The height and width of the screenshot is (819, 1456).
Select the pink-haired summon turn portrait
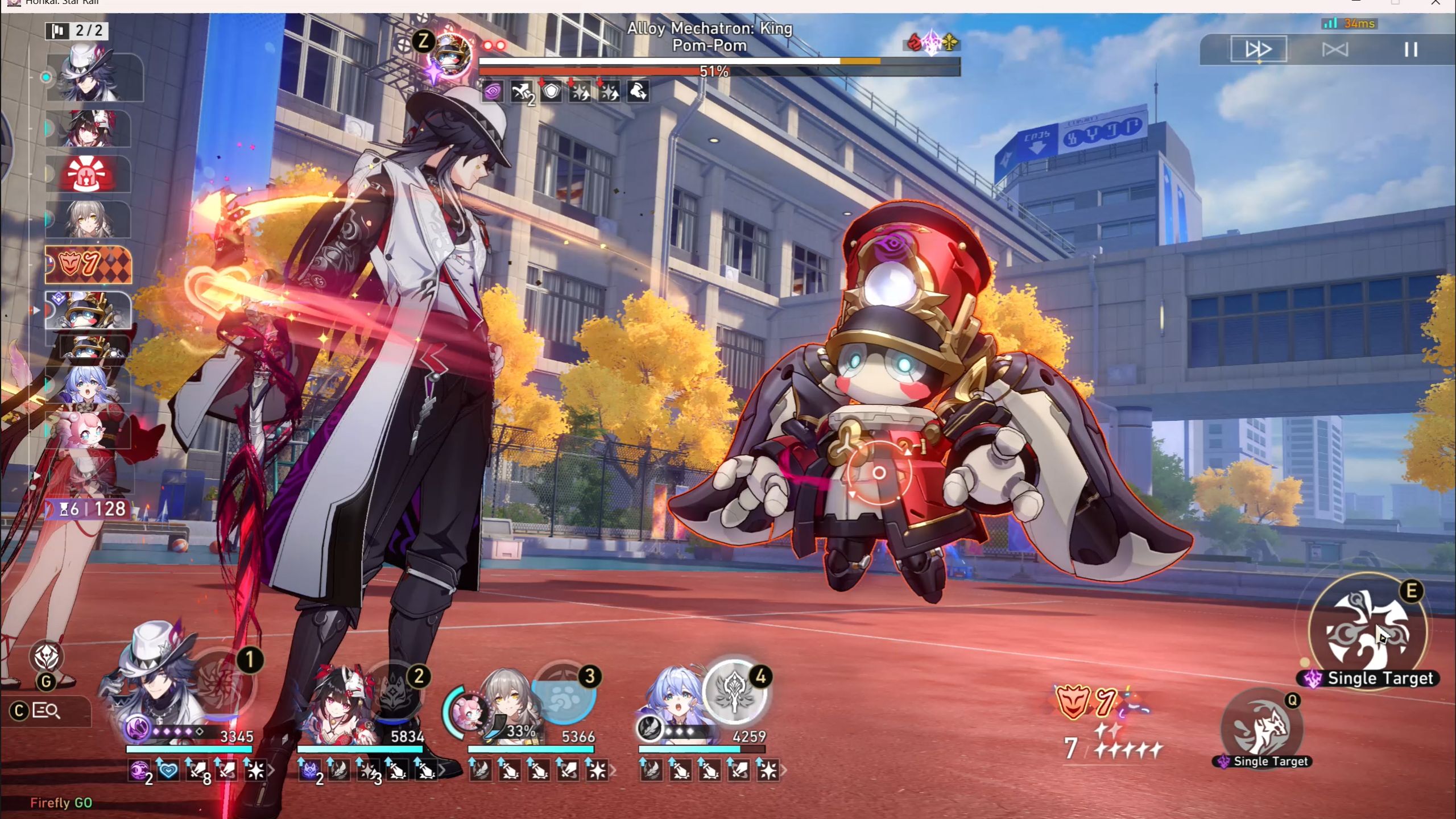pos(89,431)
